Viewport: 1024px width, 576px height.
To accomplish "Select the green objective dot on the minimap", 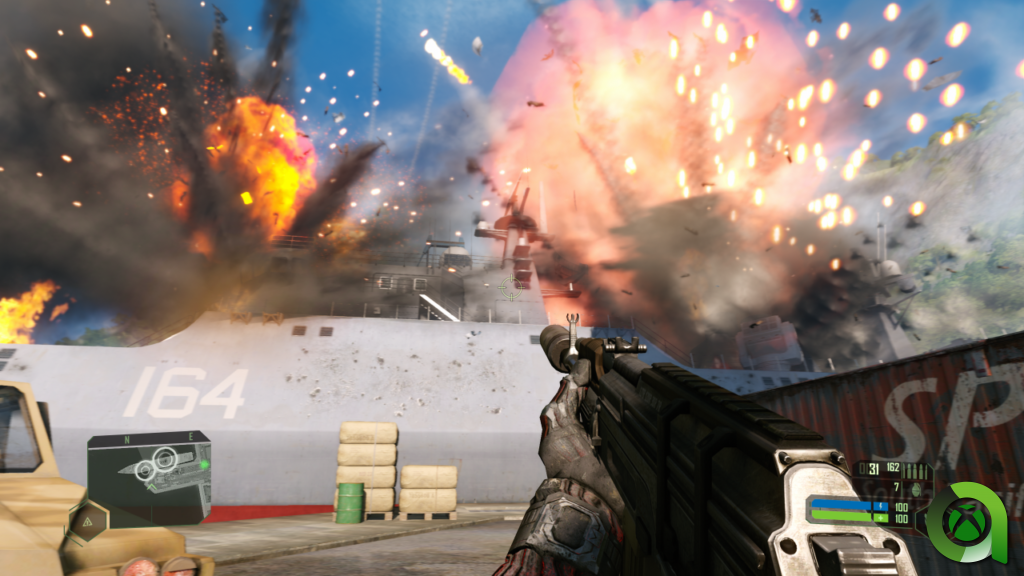I will [x=204, y=464].
